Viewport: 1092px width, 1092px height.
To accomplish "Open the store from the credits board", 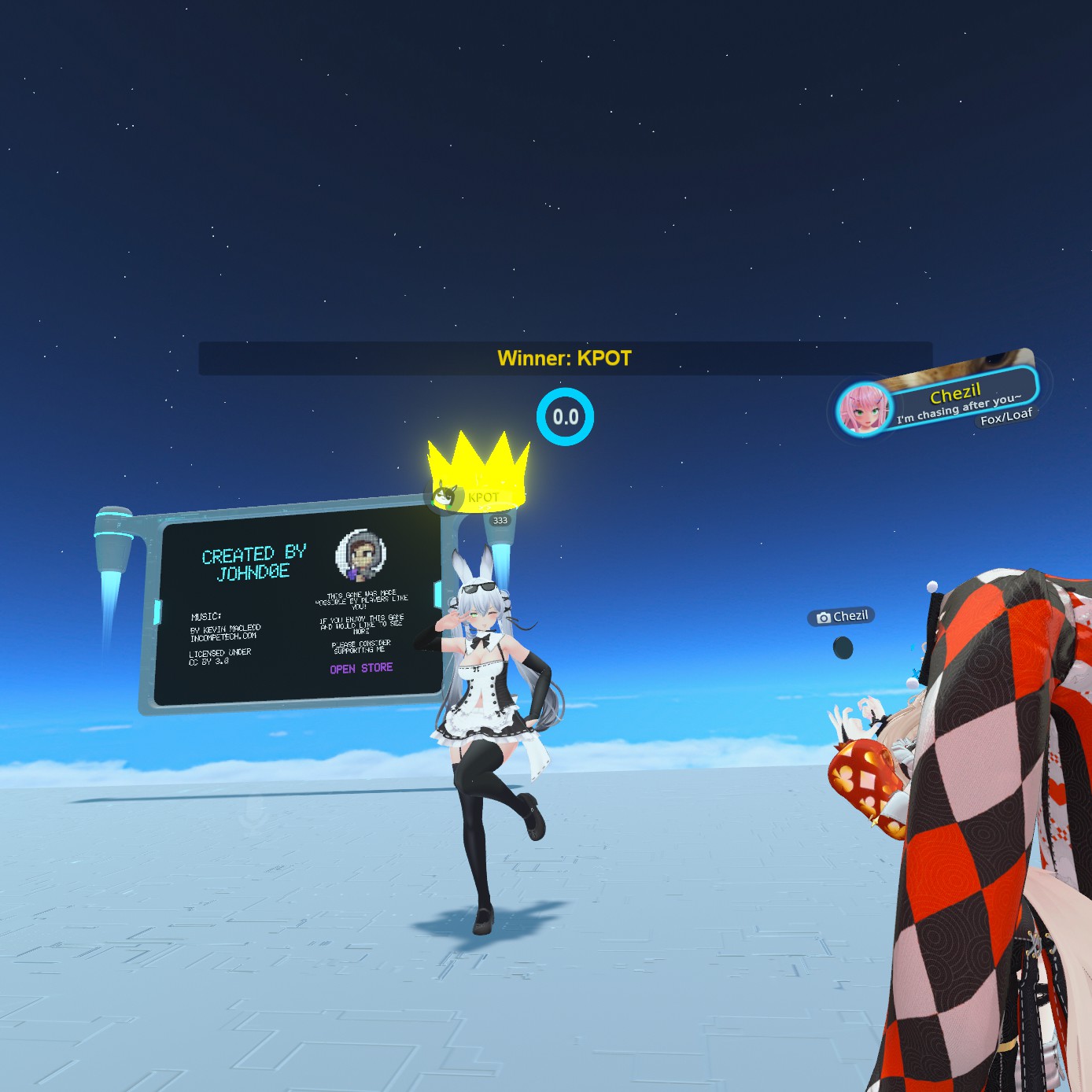I will [361, 668].
